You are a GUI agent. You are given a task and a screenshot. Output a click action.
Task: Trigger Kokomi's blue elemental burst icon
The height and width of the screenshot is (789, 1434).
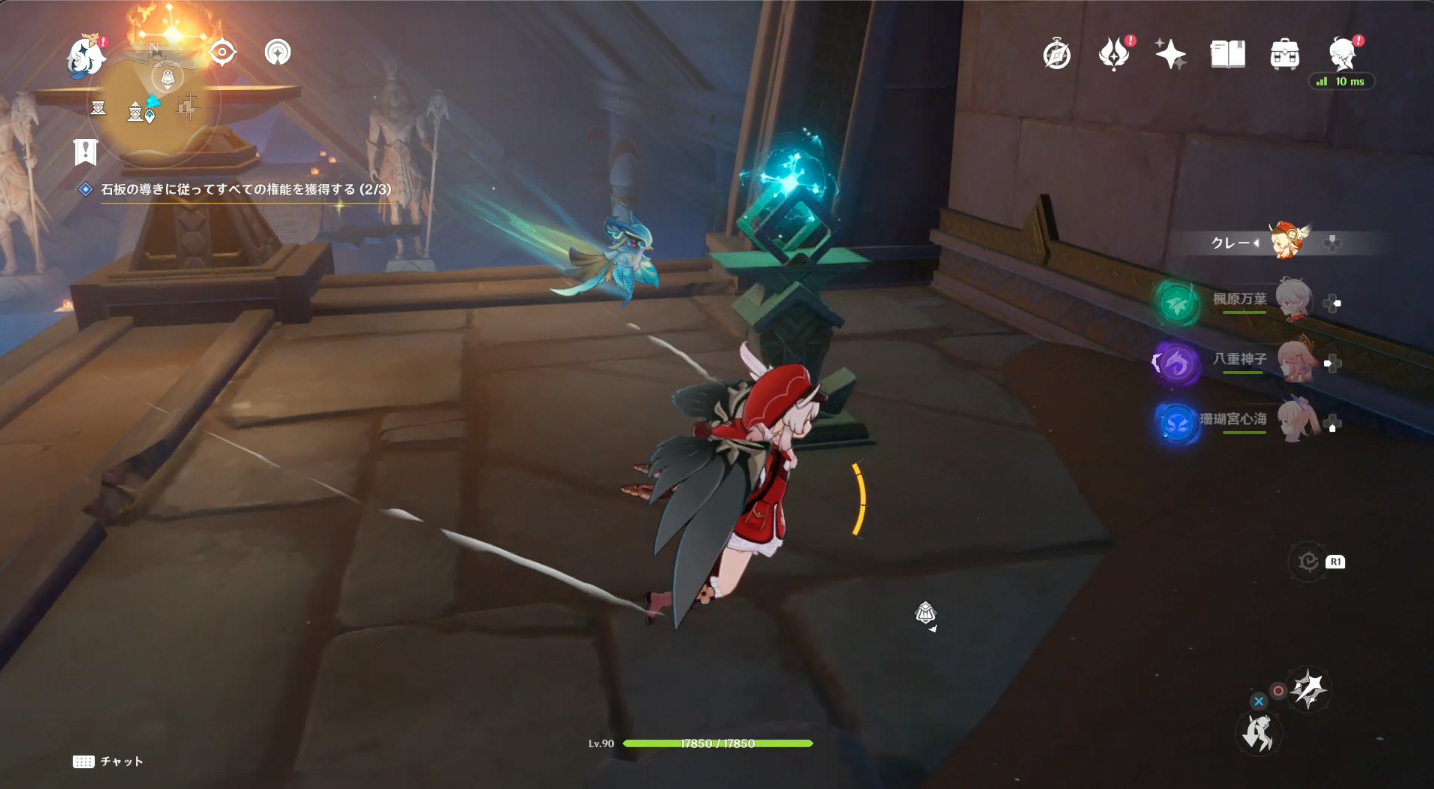coord(1176,422)
